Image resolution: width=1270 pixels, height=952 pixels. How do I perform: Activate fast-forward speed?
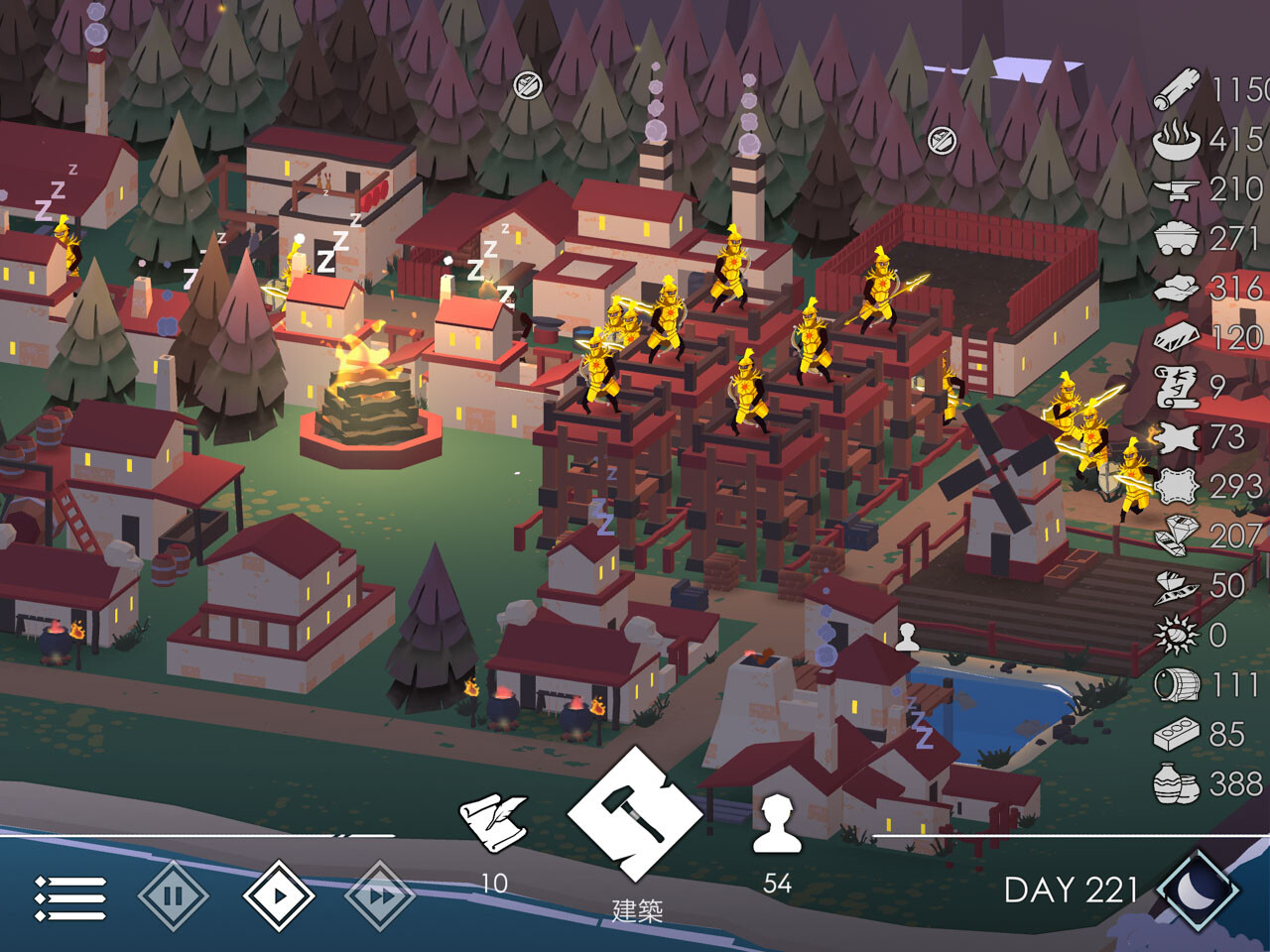(x=380, y=896)
